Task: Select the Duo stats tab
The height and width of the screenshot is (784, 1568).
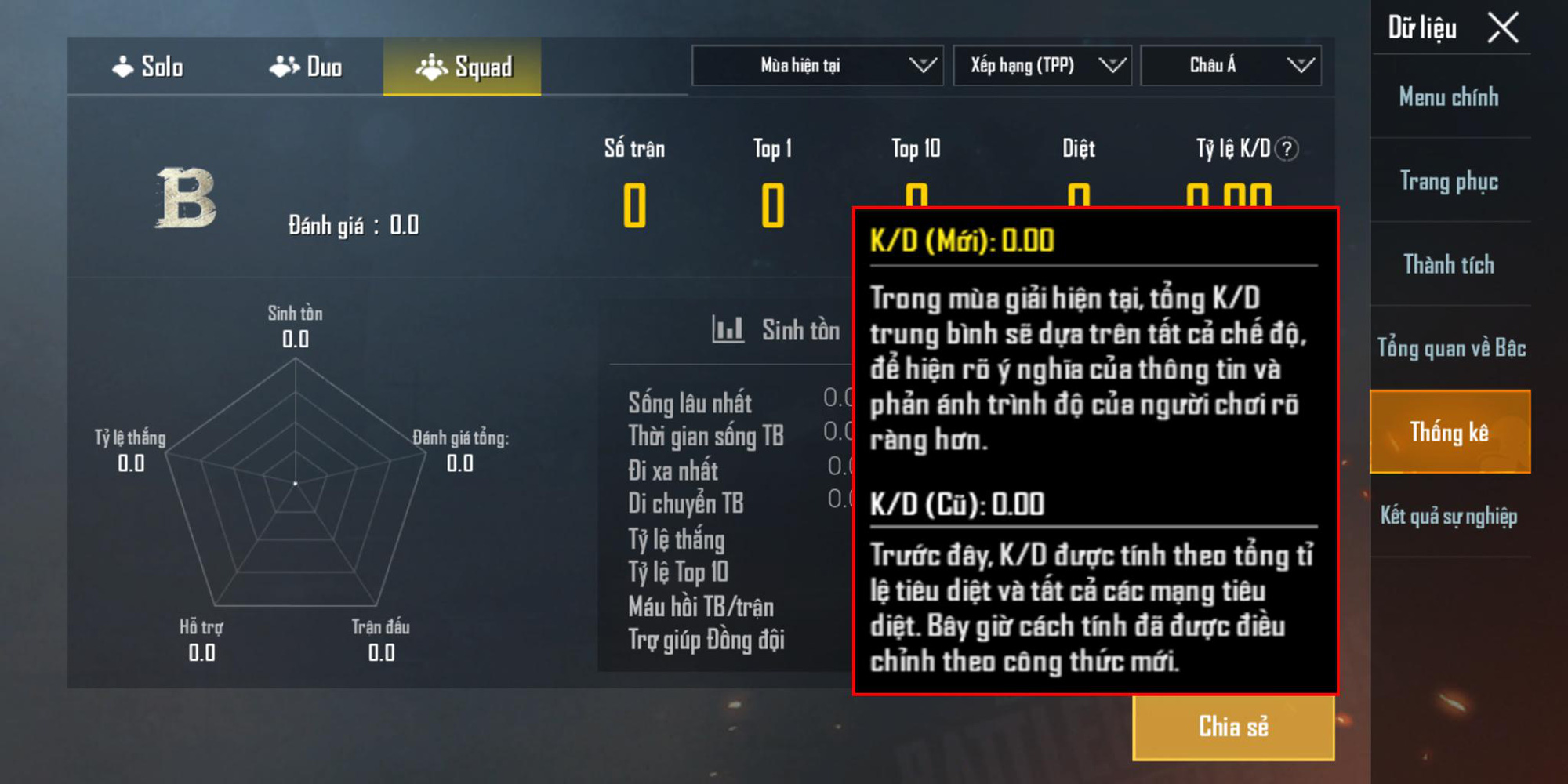Action: tap(305, 67)
